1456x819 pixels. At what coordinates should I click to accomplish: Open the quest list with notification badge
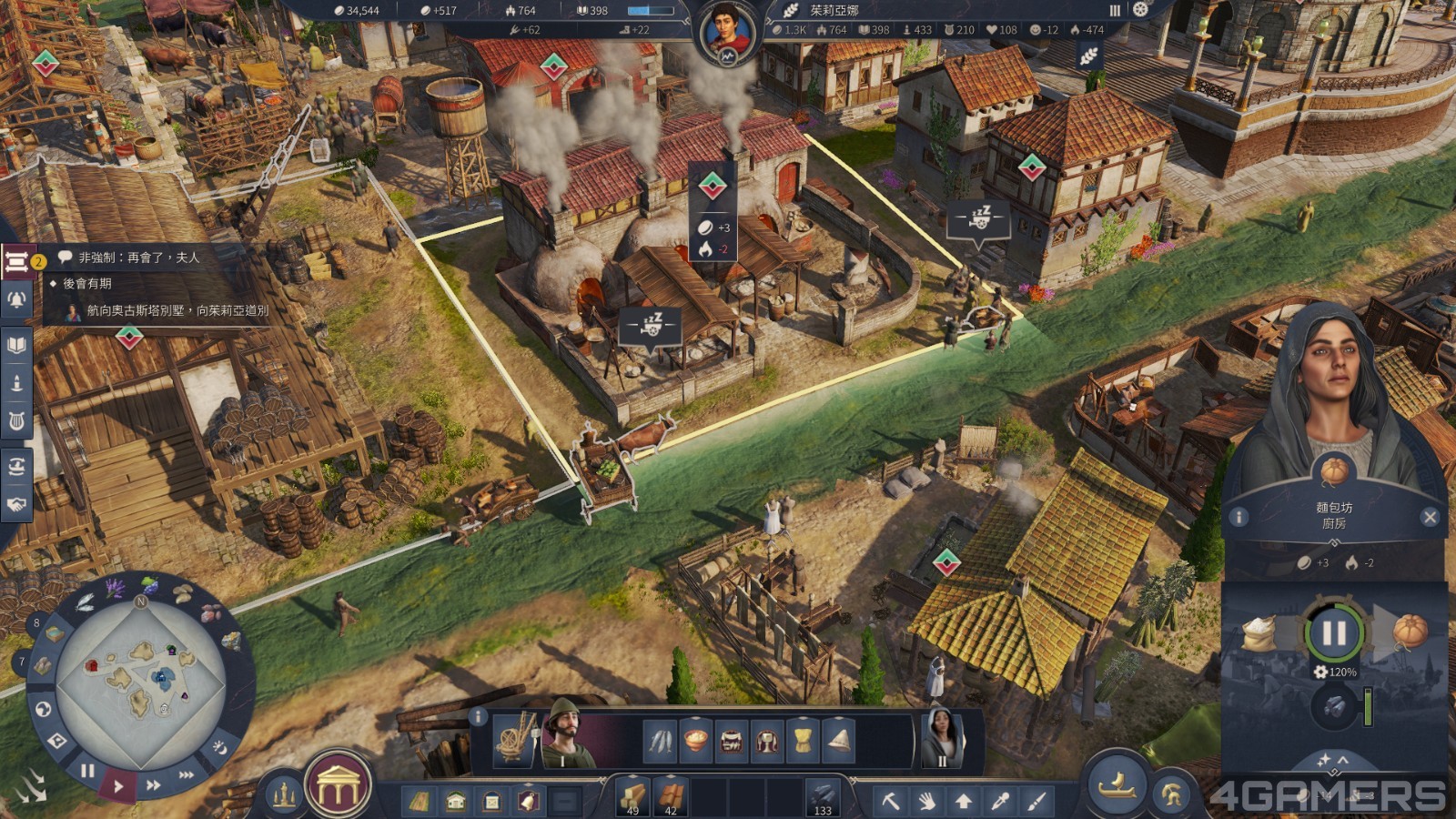[16, 263]
